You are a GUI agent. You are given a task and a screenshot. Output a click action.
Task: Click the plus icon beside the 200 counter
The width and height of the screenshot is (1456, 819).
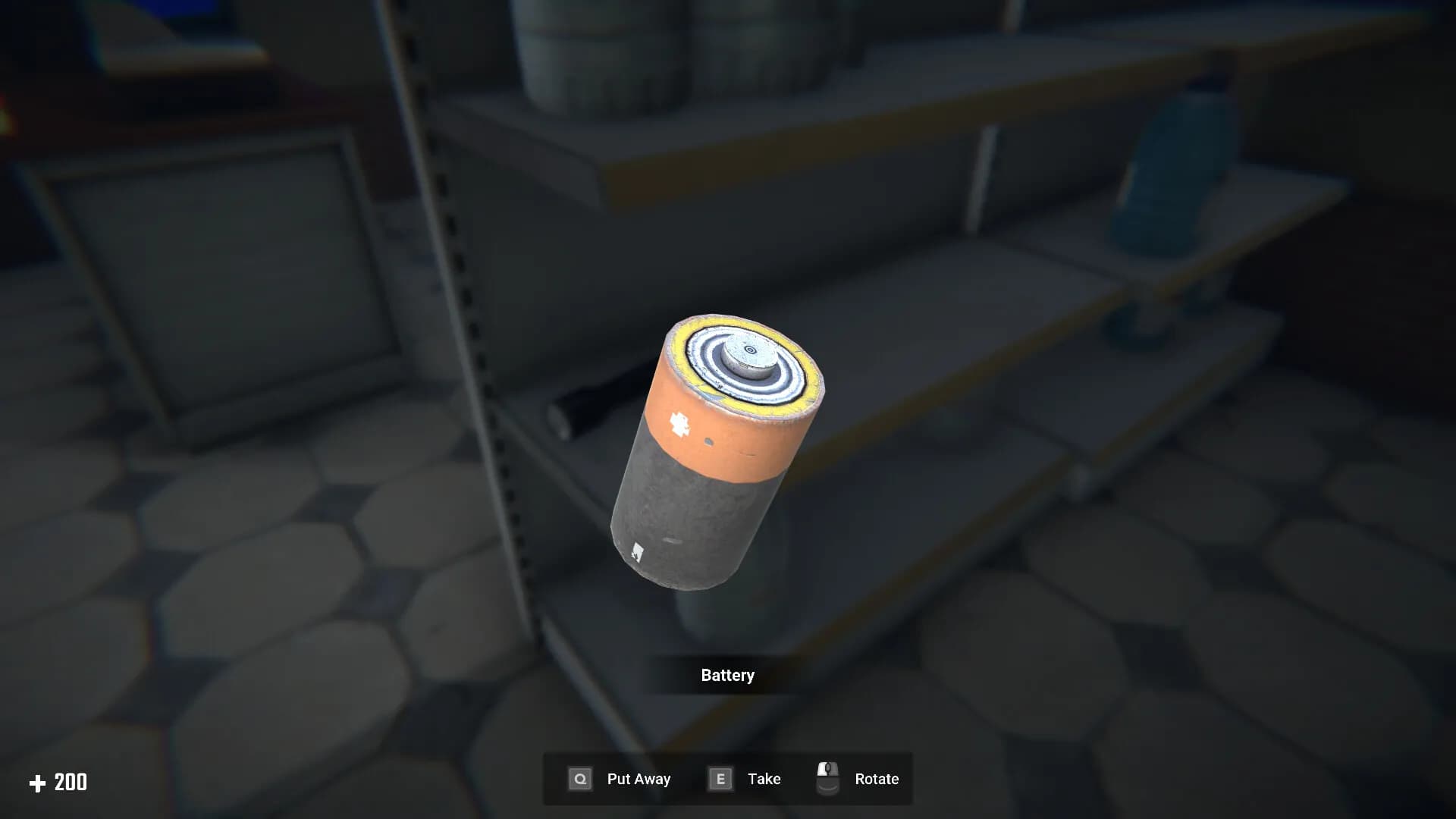pos(39,782)
